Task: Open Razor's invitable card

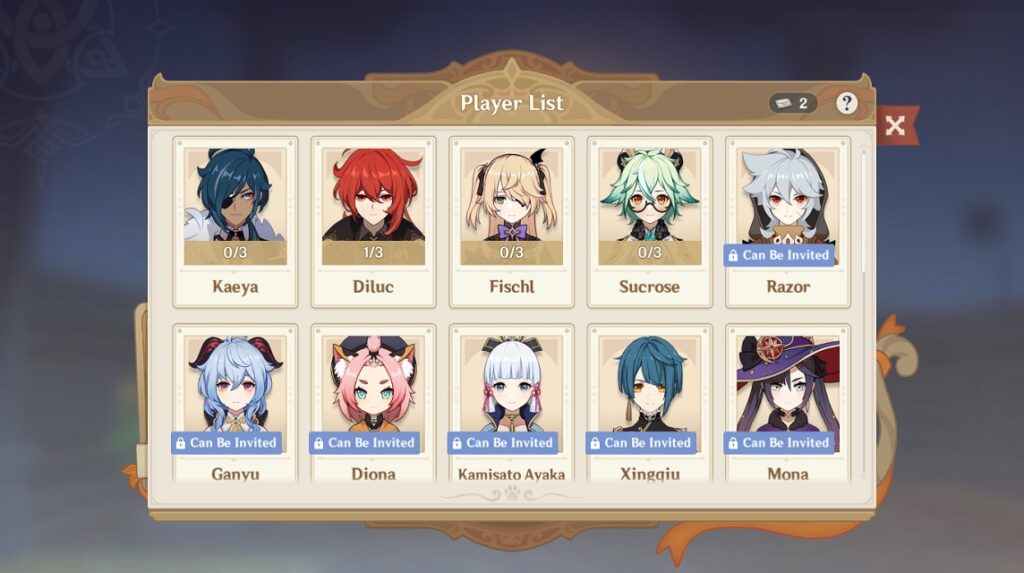Action: (x=787, y=221)
